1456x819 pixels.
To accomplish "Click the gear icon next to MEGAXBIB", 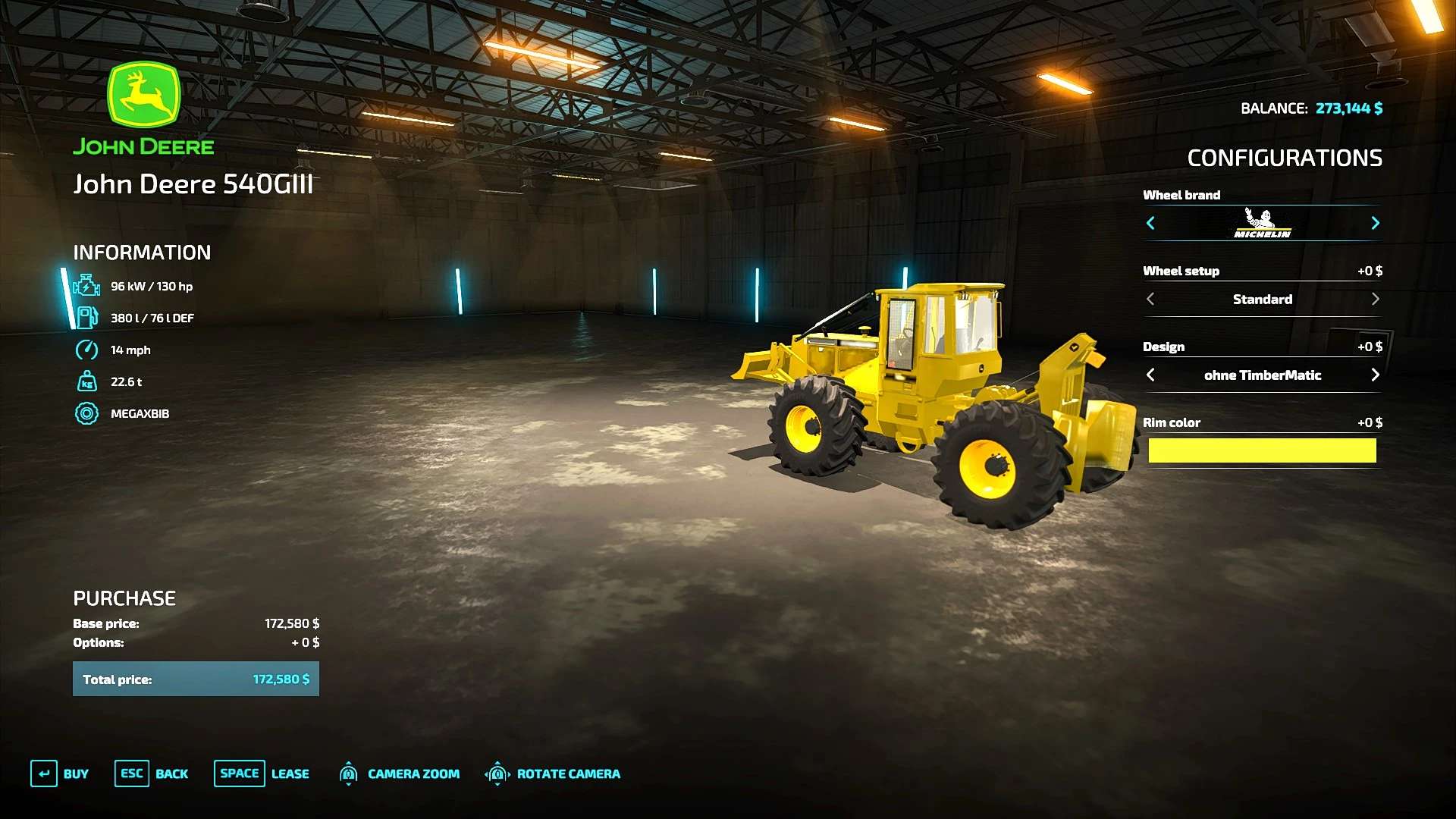I will pyautogui.click(x=86, y=414).
